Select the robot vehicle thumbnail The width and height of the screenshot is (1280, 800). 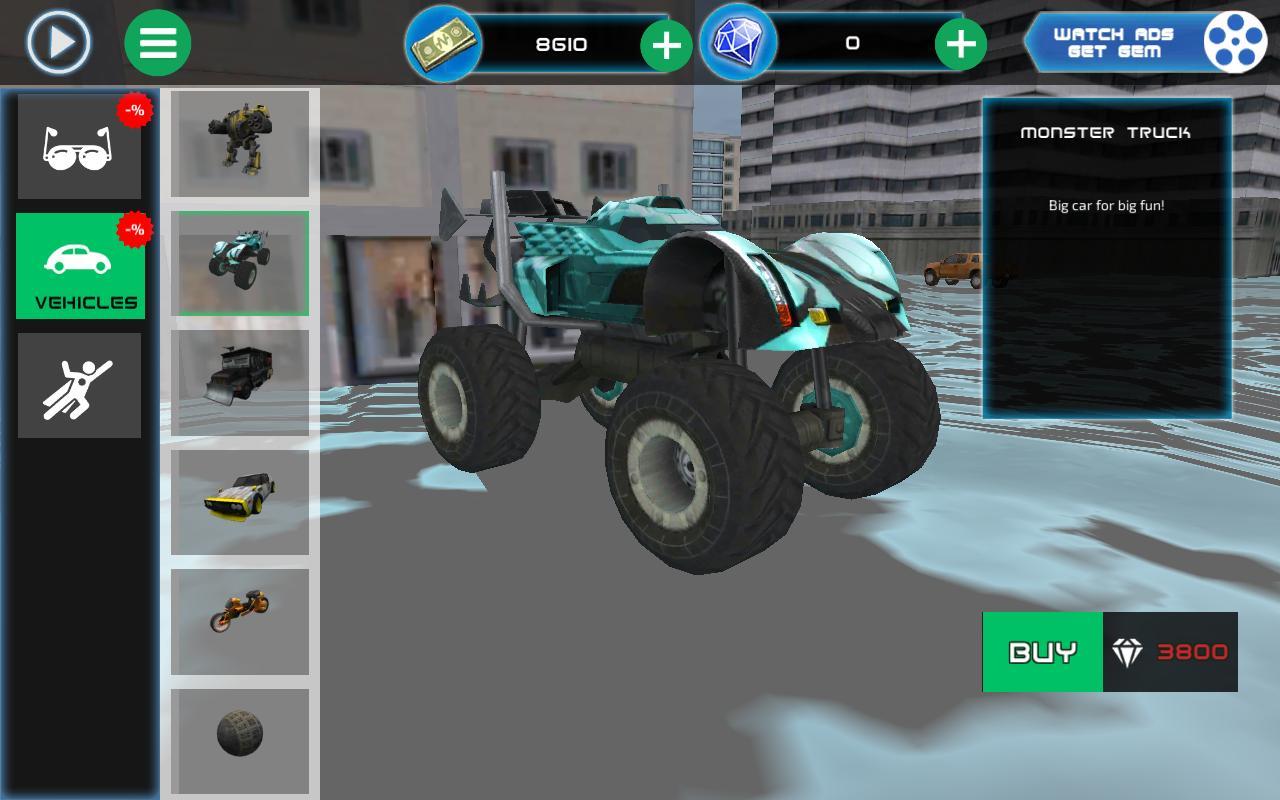(x=240, y=142)
